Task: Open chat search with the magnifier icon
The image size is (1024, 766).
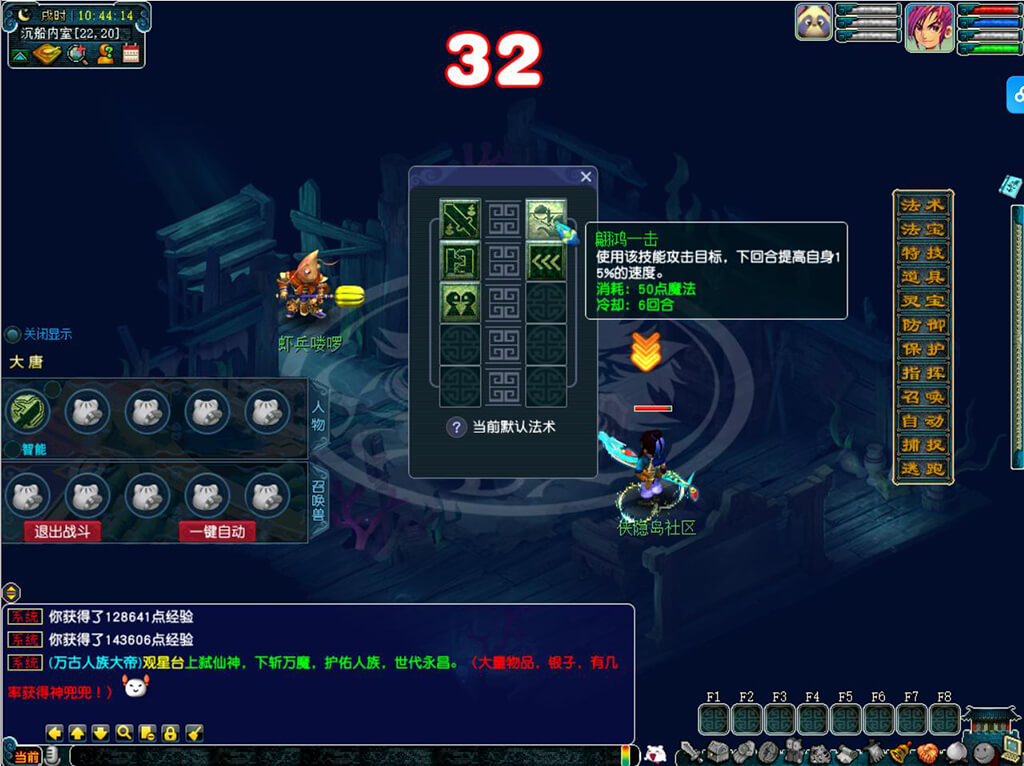Action: [x=124, y=733]
